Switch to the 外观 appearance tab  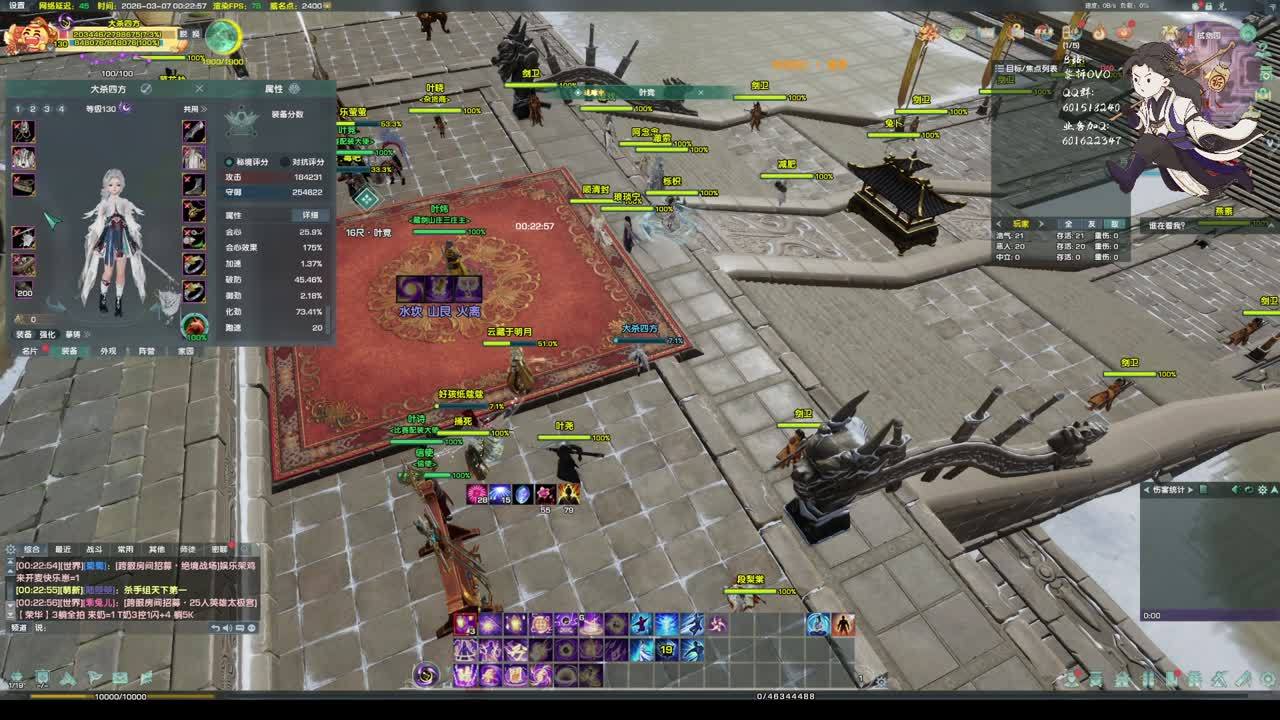point(108,351)
